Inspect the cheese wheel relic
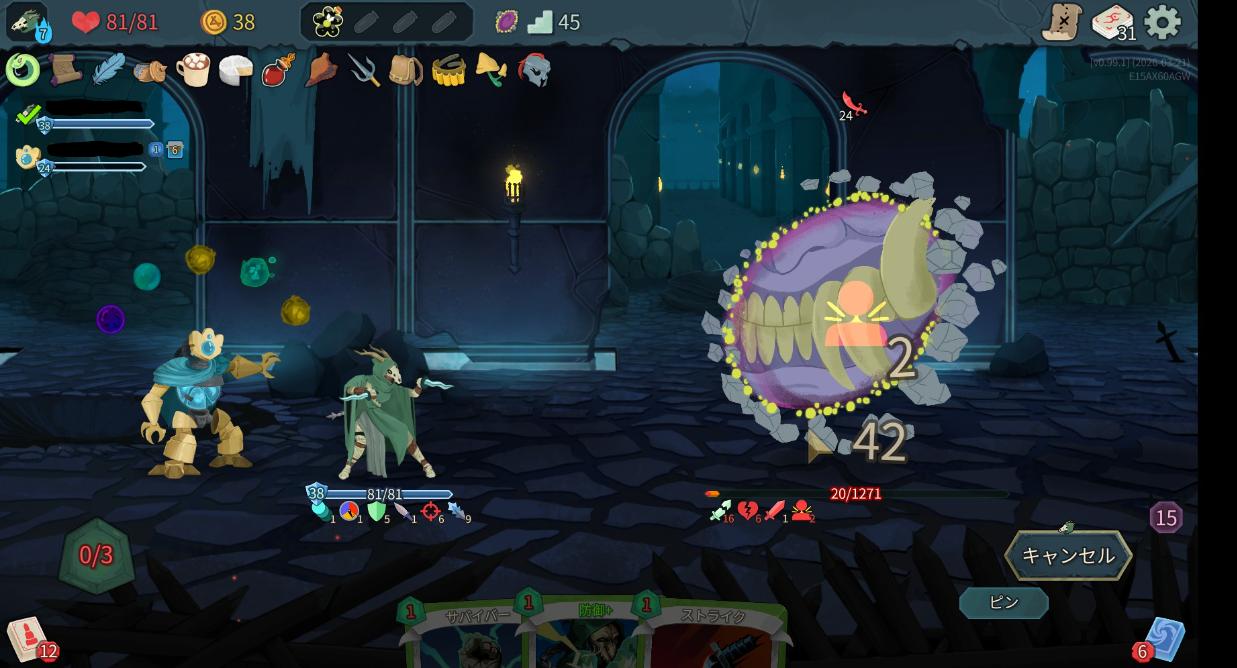 pyautogui.click(x=236, y=70)
